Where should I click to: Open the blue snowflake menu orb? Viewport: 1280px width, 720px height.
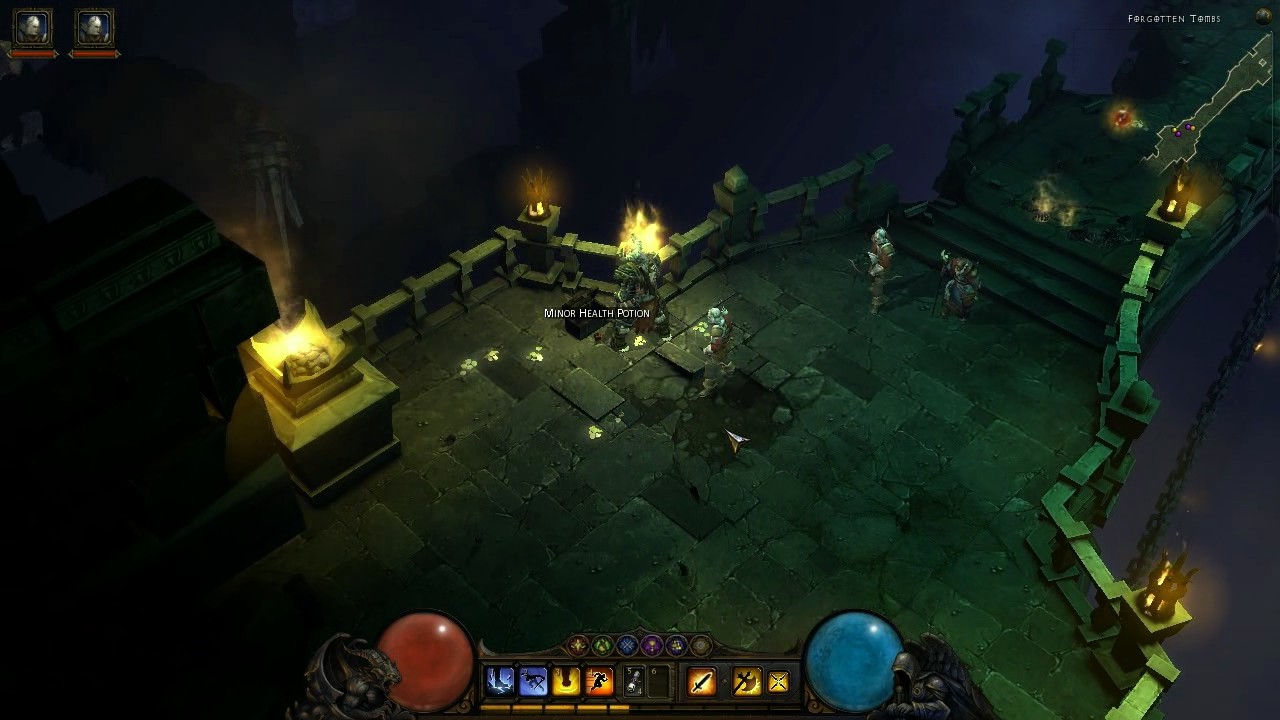[x=627, y=646]
